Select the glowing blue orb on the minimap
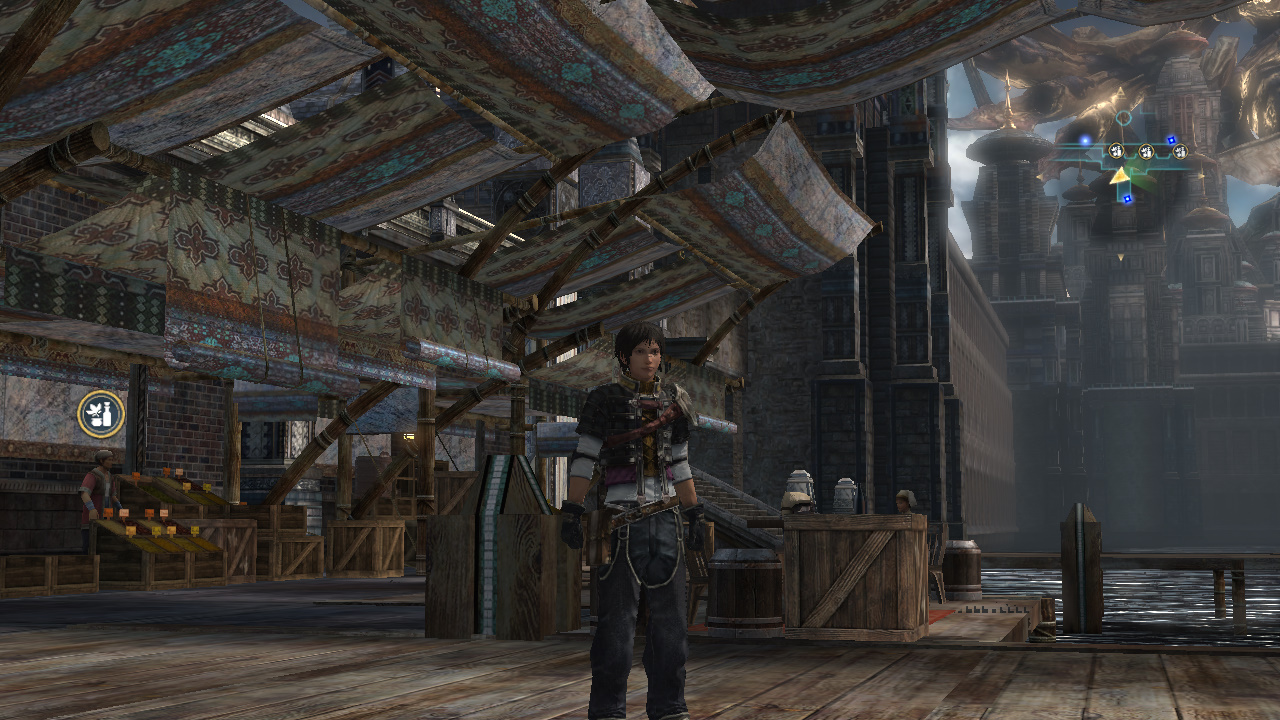The width and height of the screenshot is (1280, 720). coord(1085,141)
